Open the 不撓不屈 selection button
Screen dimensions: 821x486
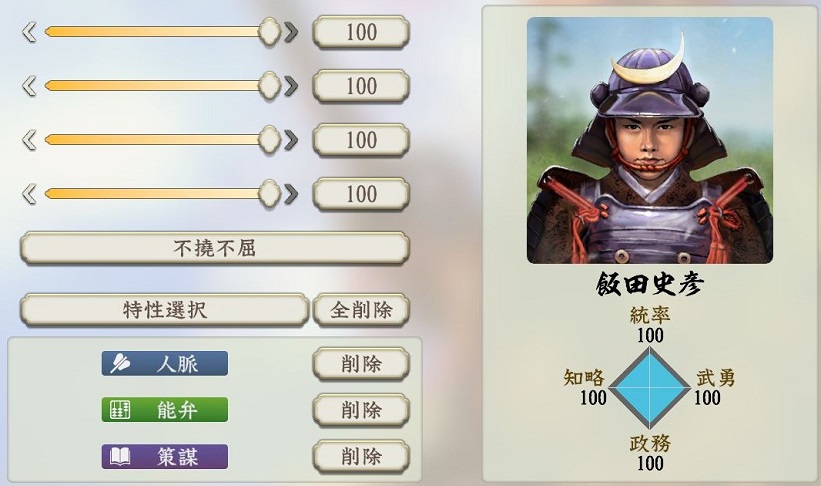coord(214,248)
